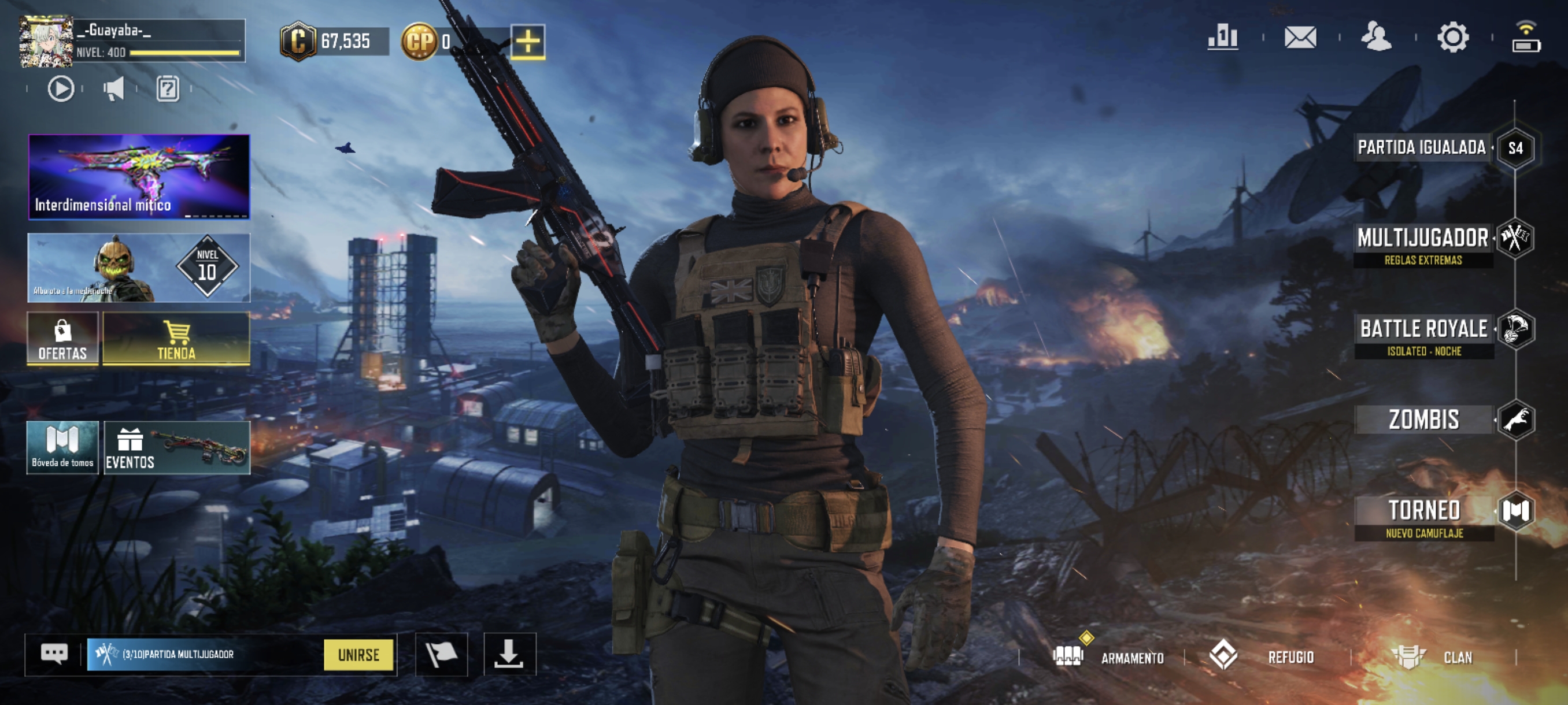Add CP with the yellow plus button
Screen dimensions: 1568x705
point(527,42)
